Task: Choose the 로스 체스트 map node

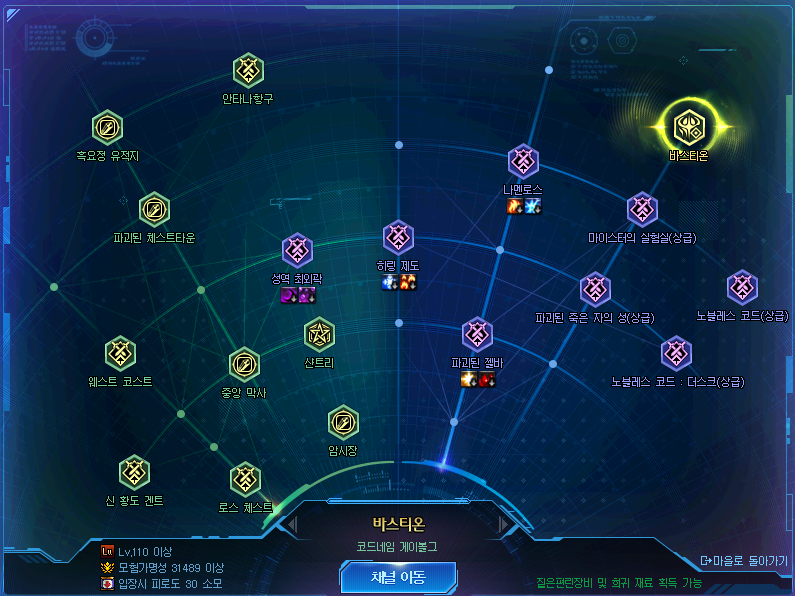Action: [x=245, y=479]
